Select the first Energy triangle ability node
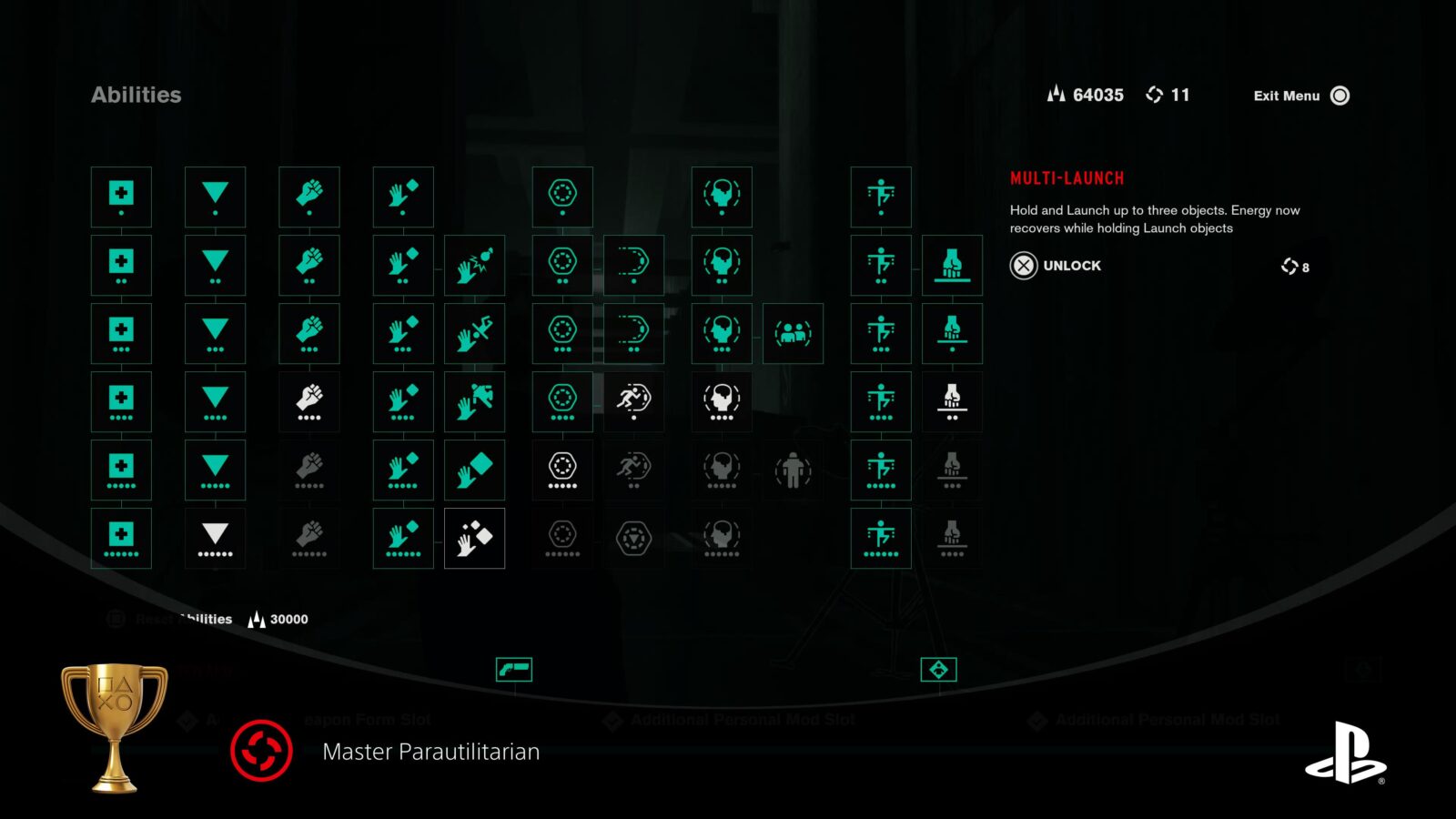The image size is (1456, 819). (215, 197)
